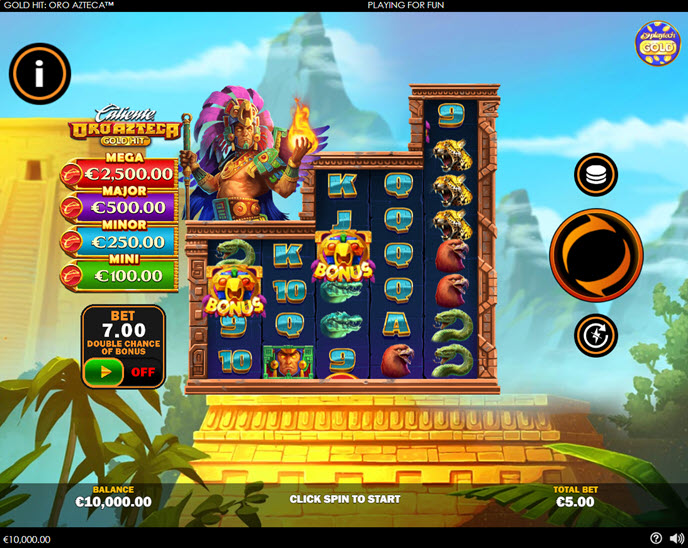
Task: Open the bet settings coin stack icon
Action: pos(596,175)
